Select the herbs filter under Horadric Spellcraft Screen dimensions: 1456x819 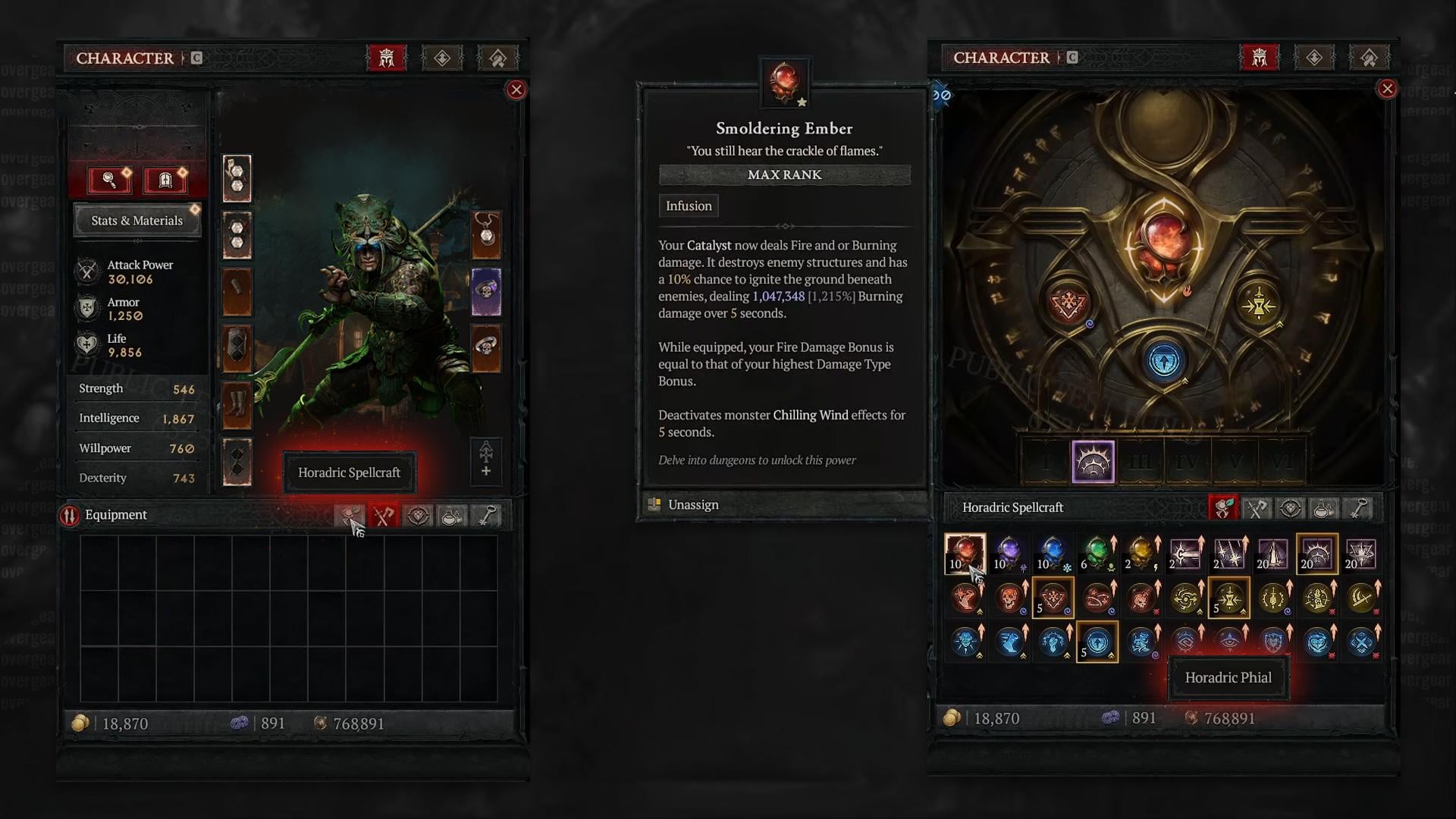tap(1222, 507)
